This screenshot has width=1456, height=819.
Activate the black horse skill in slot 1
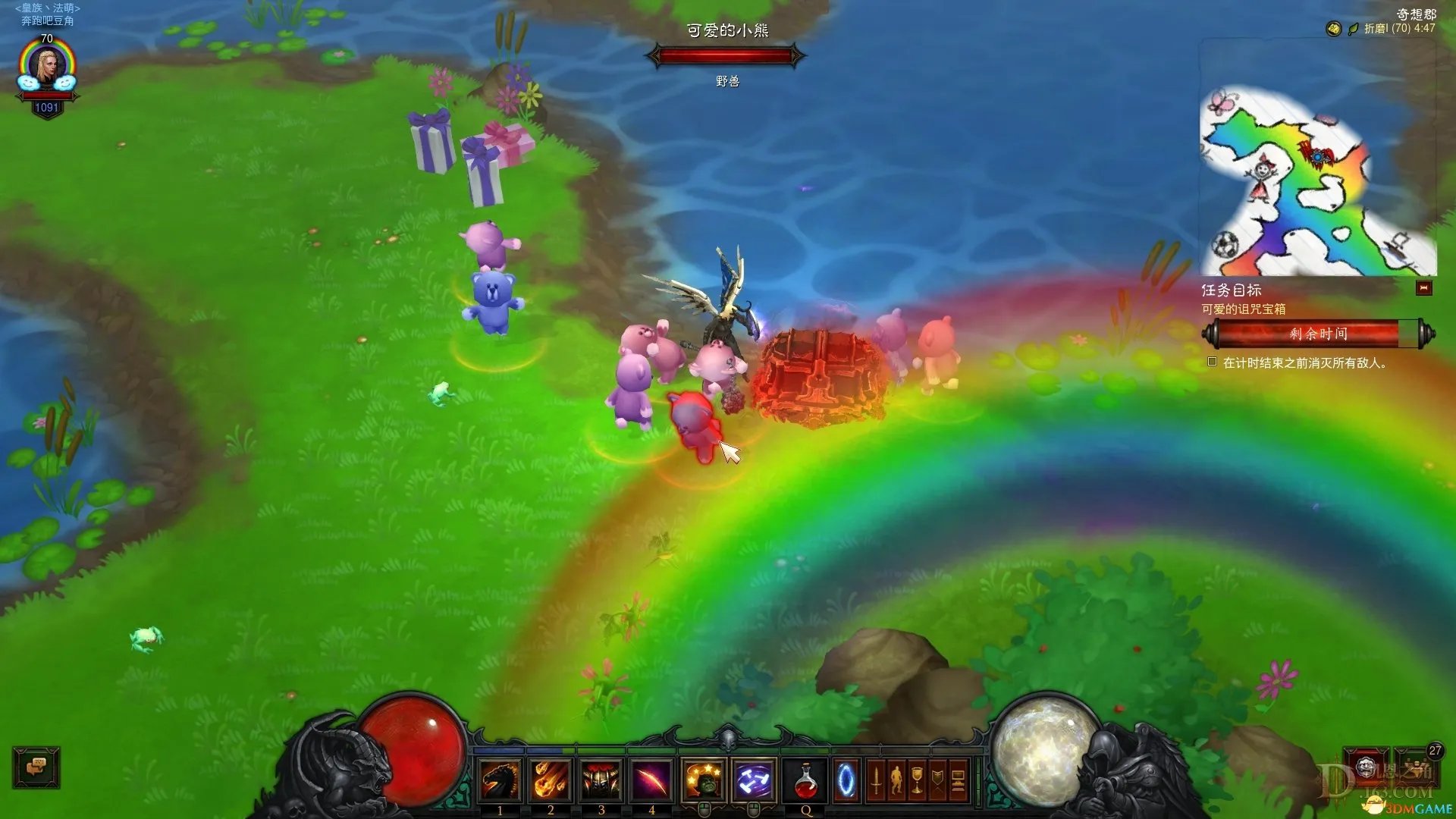500,780
